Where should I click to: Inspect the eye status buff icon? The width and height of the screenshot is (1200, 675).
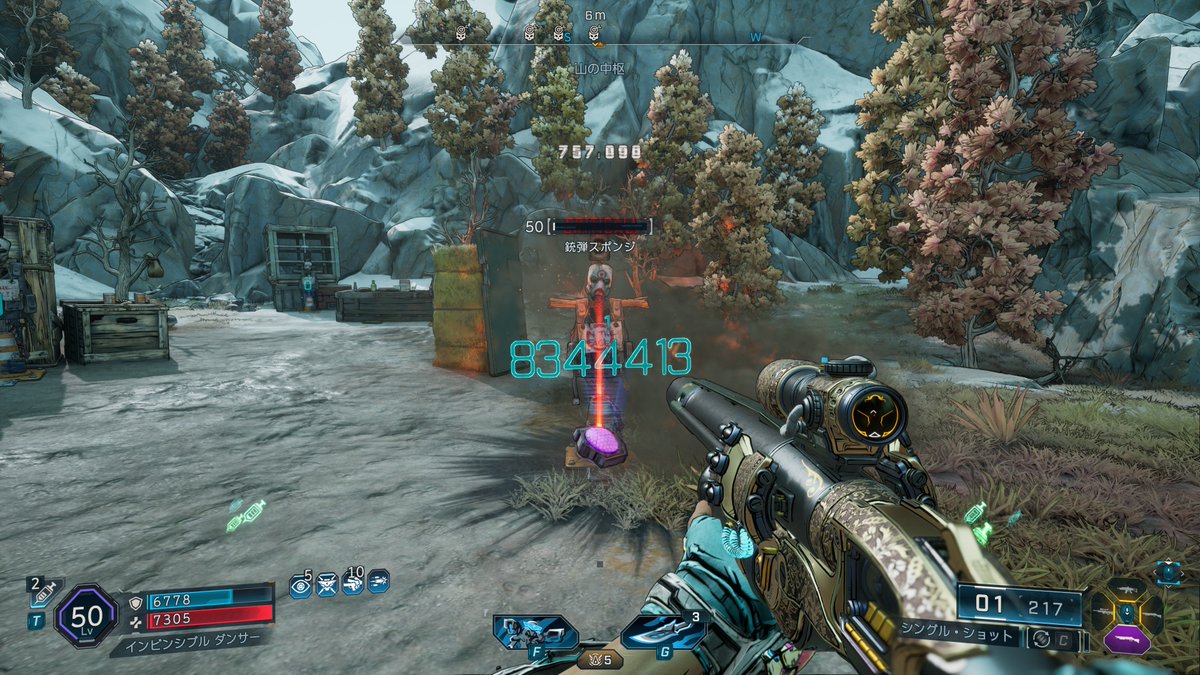[x=300, y=584]
